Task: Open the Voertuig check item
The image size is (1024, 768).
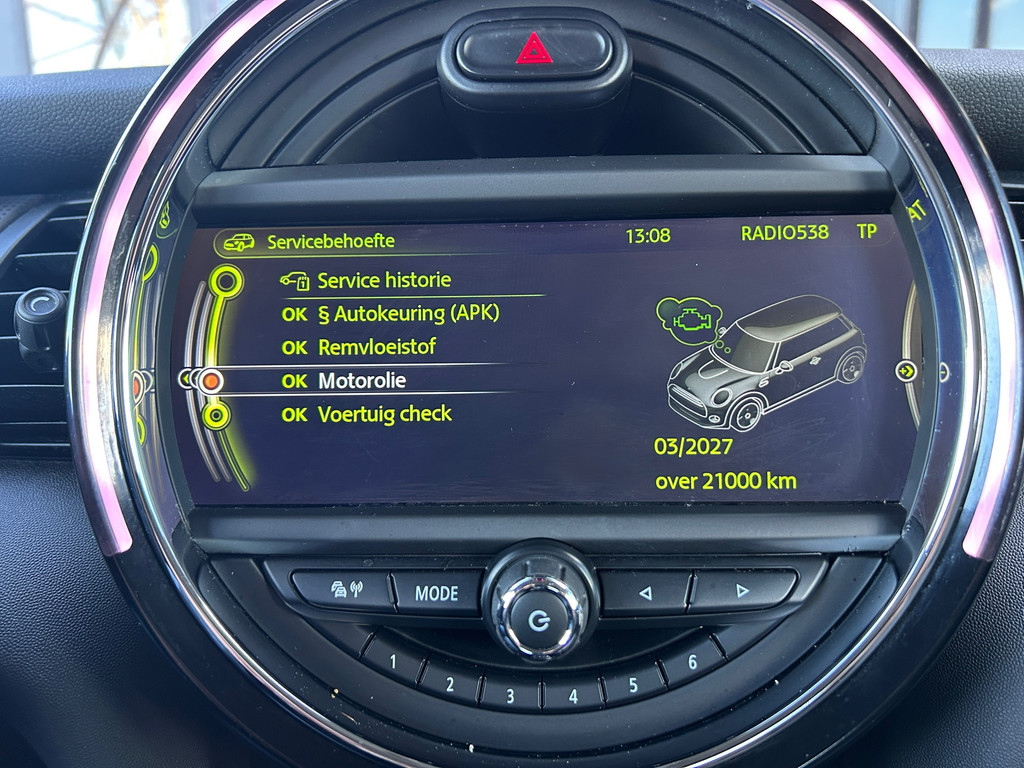Action: 384,414
